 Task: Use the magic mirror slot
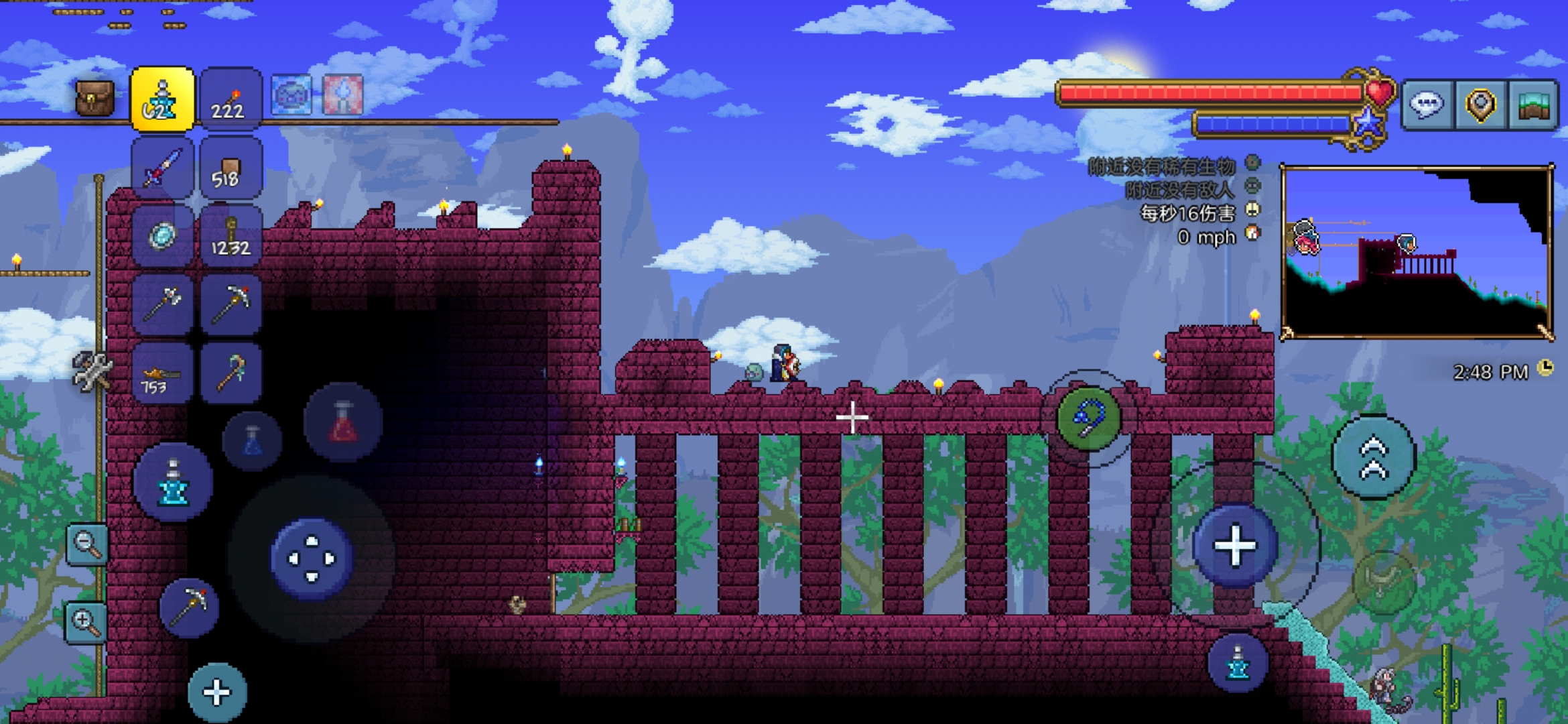tap(162, 237)
